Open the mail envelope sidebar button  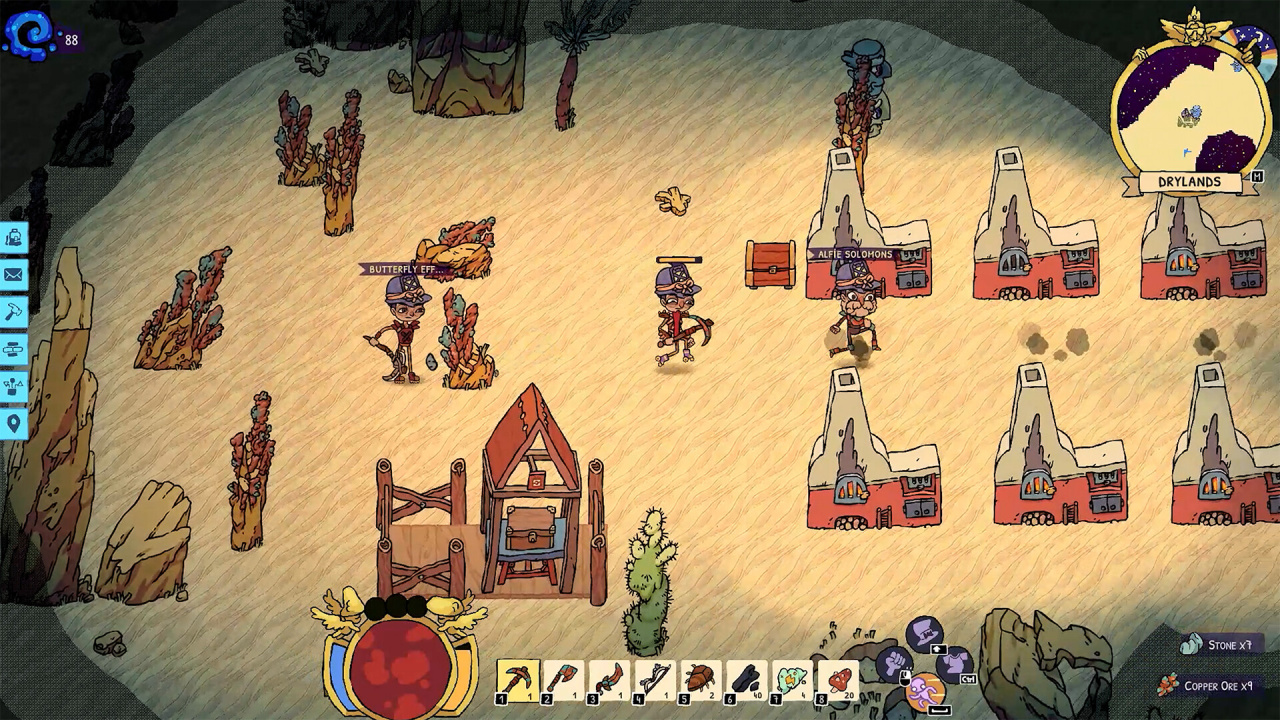pos(14,275)
